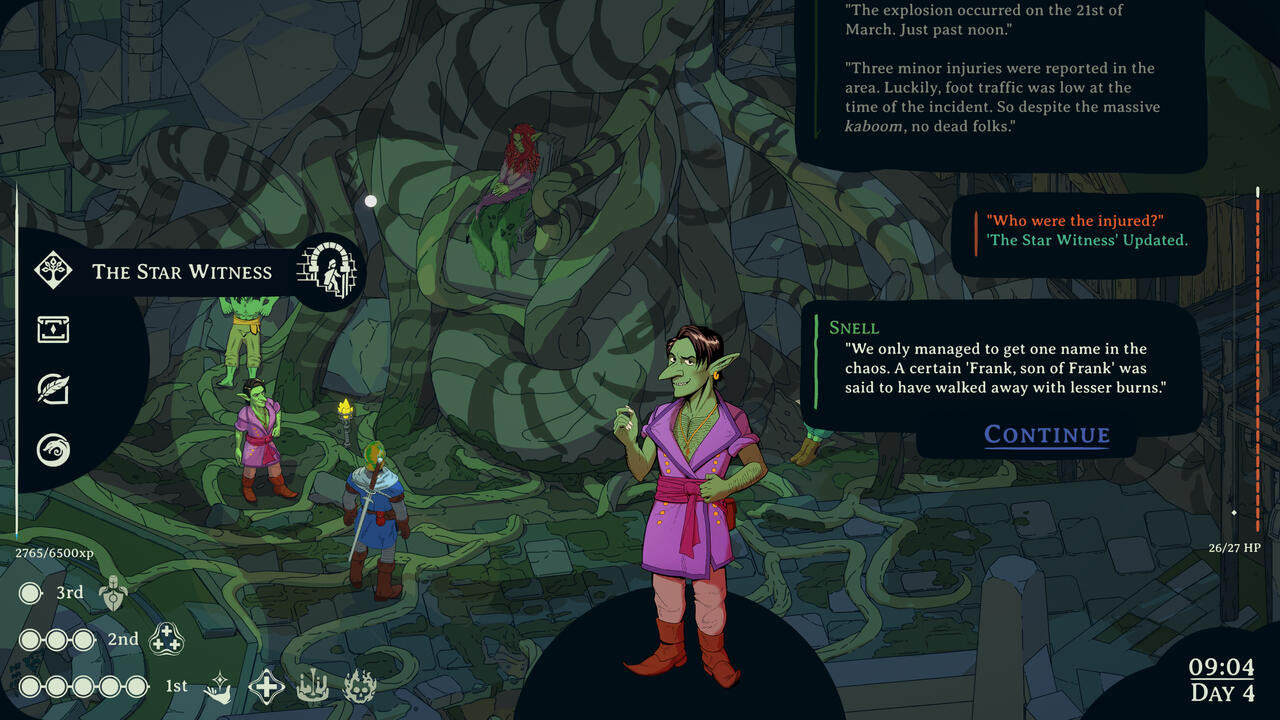
Task: Cast the flaming skull spell
Action: pos(359,687)
